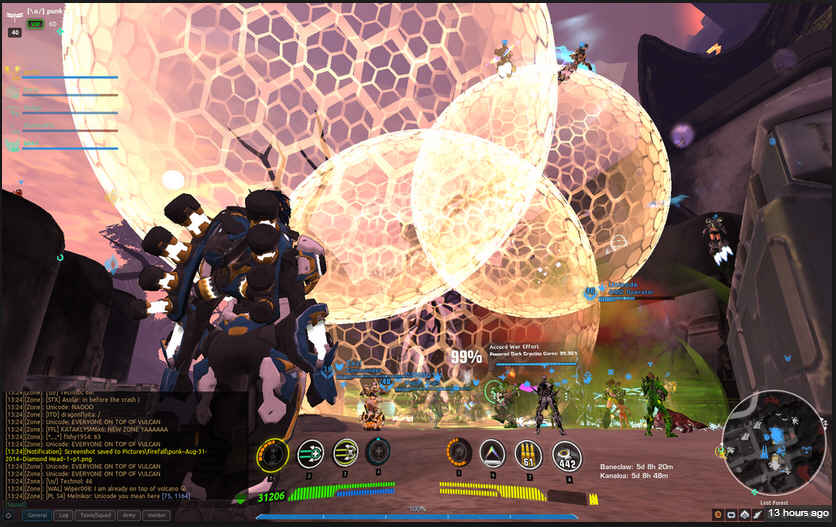Open the Log chat tab

click(64, 515)
